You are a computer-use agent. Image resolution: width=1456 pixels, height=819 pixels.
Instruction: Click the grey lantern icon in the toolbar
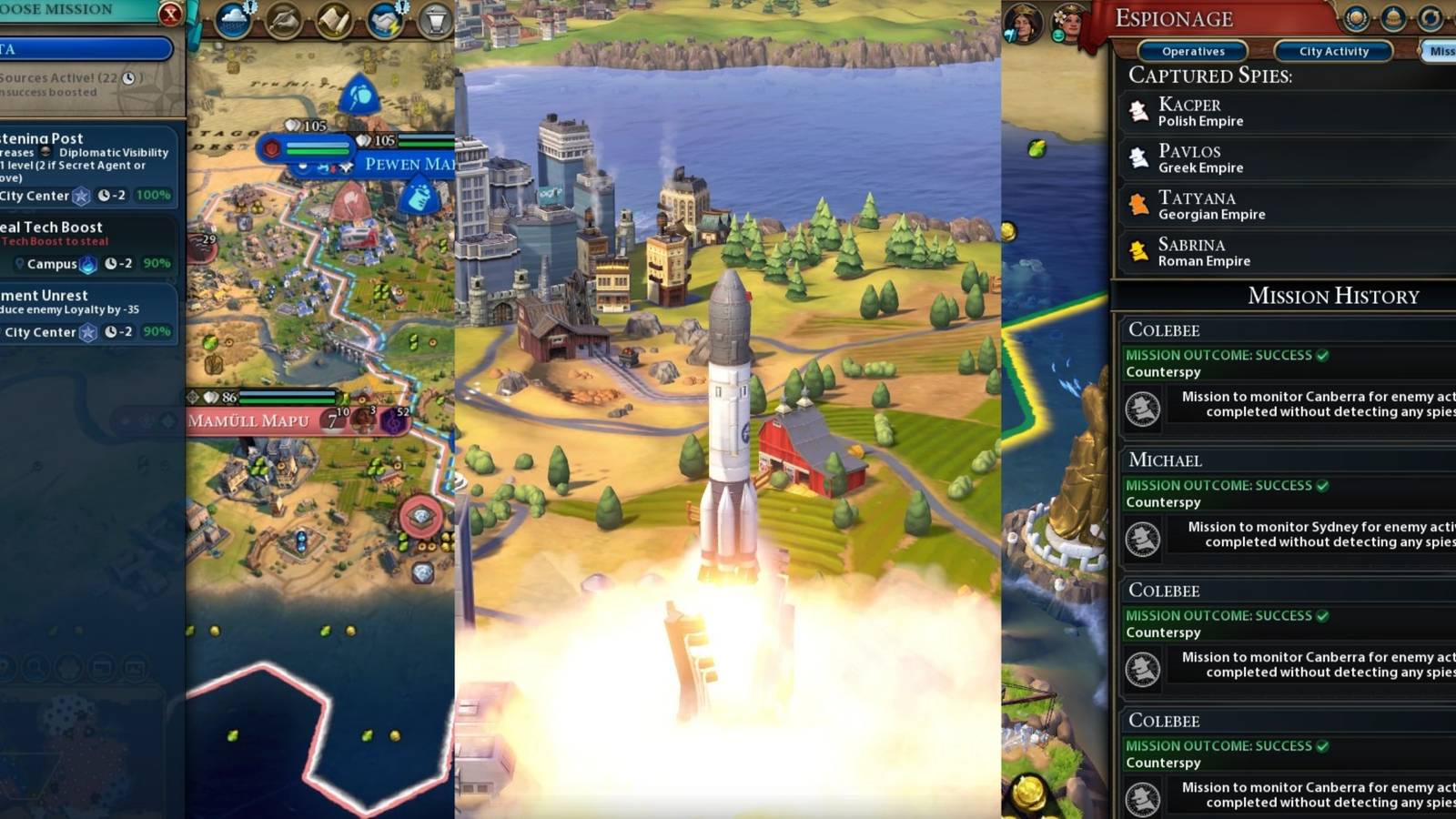tap(435, 20)
